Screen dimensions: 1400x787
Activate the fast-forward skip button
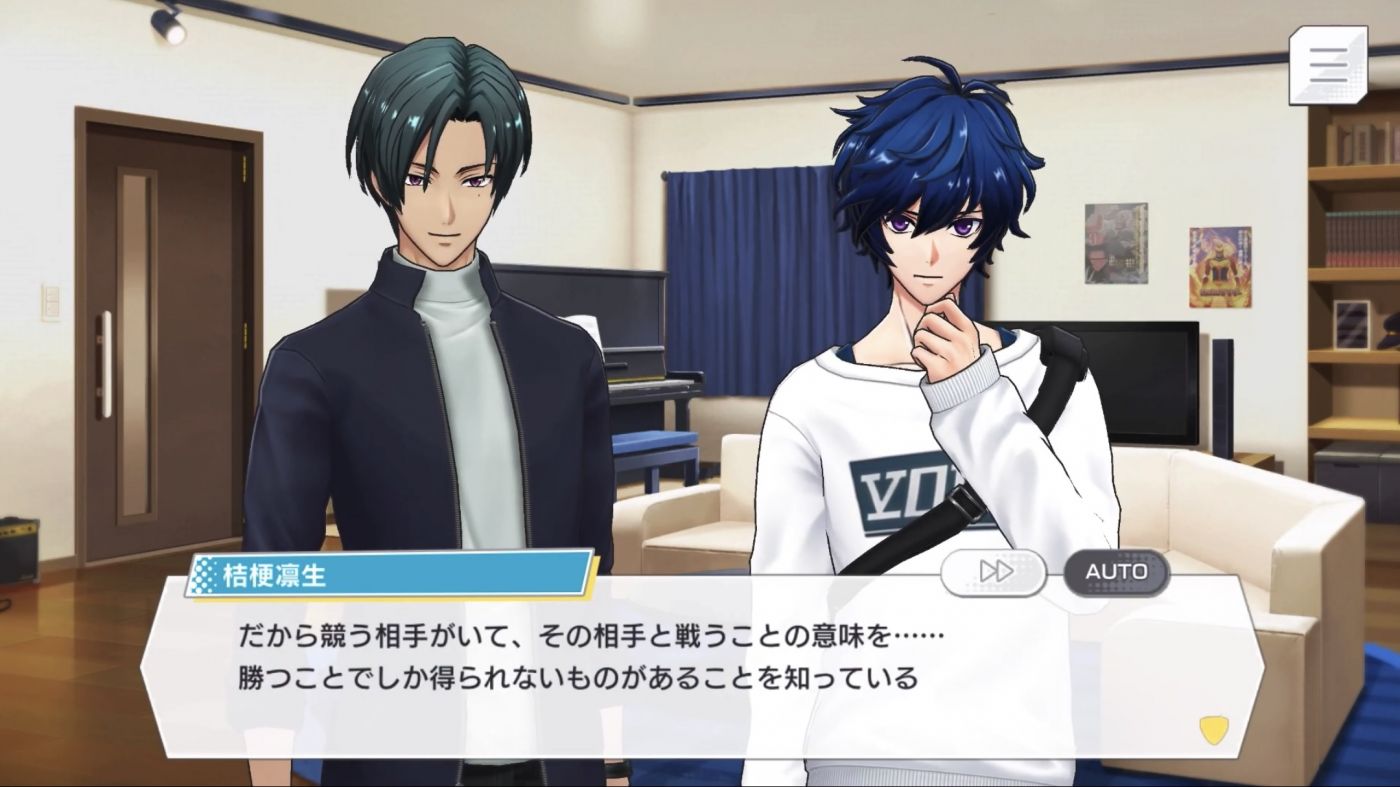click(993, 571)
